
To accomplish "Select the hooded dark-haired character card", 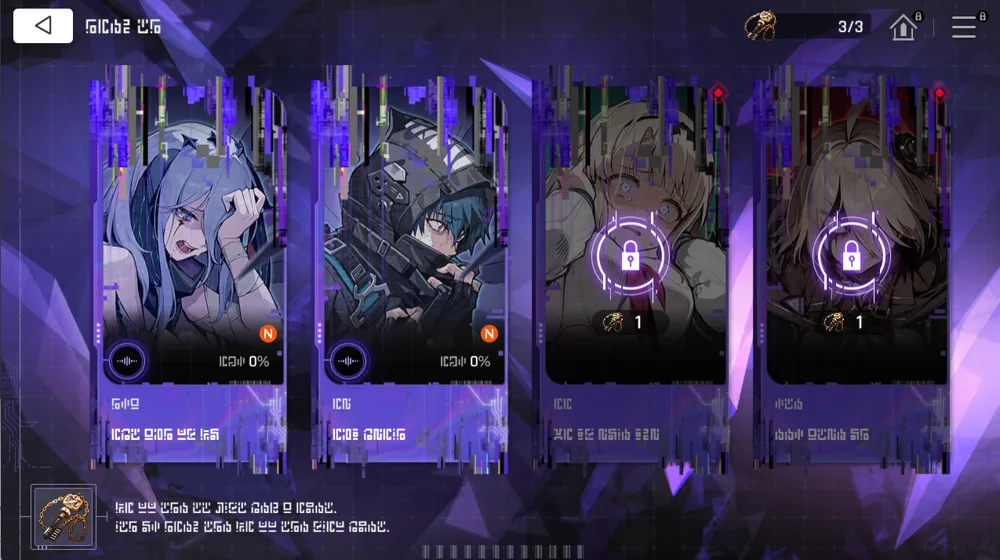I will (410, 230).
